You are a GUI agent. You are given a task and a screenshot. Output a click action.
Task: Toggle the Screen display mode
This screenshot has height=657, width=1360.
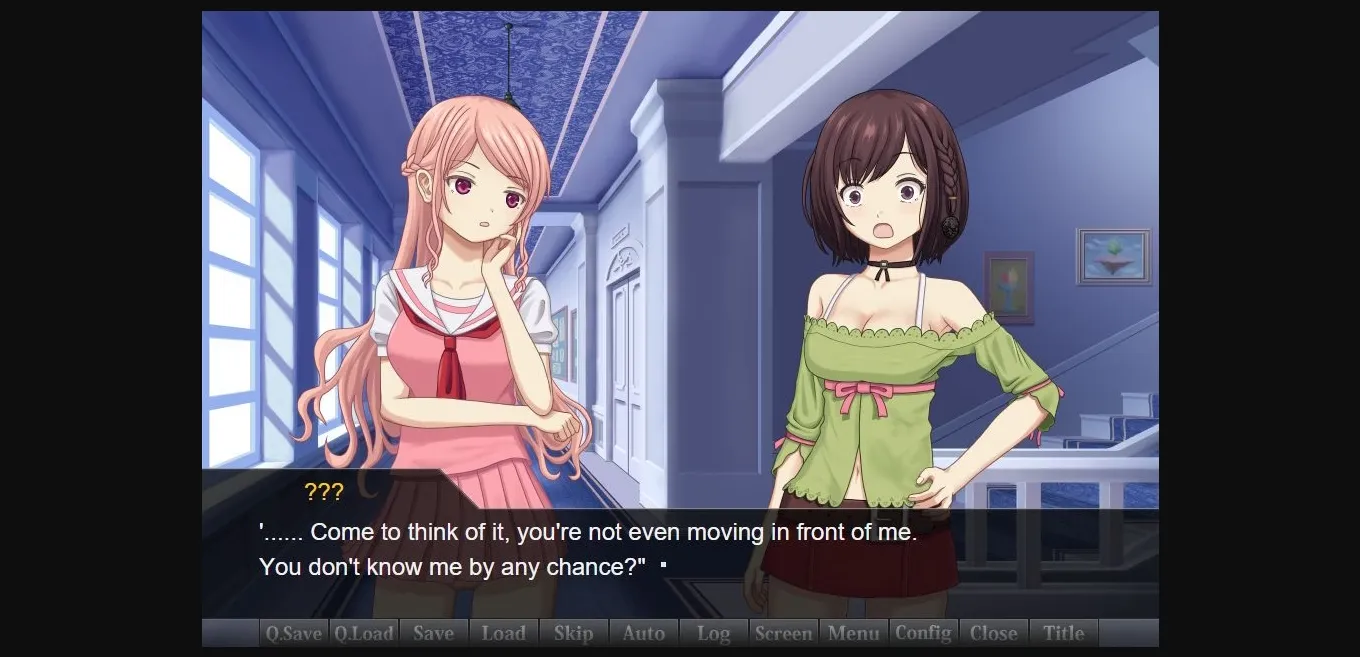(783, 633)
